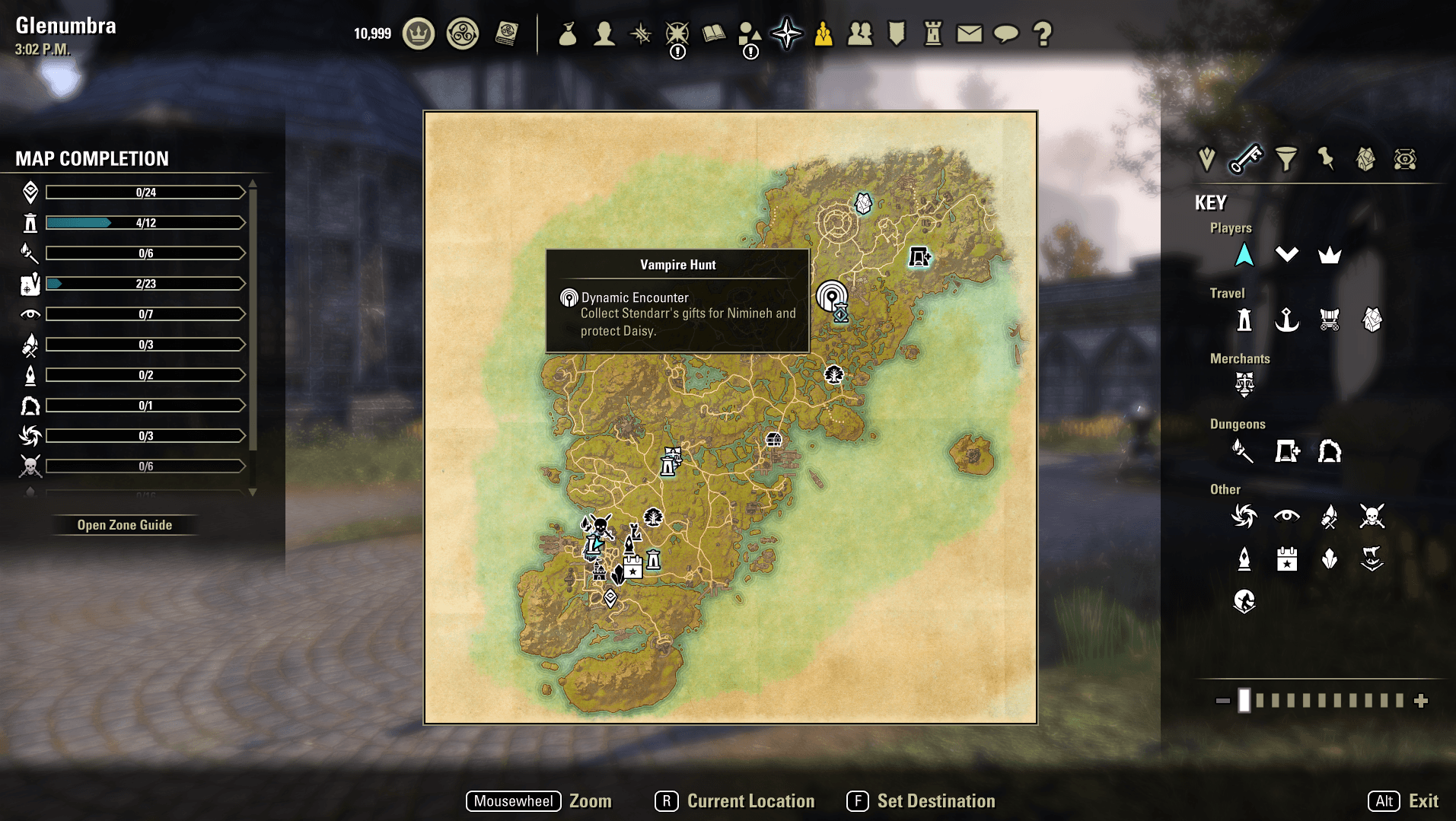The height and width of the screenshot is (821, 1456).
Task: Switch to the map Filters funnel tab
Action: pos(1286,159)
